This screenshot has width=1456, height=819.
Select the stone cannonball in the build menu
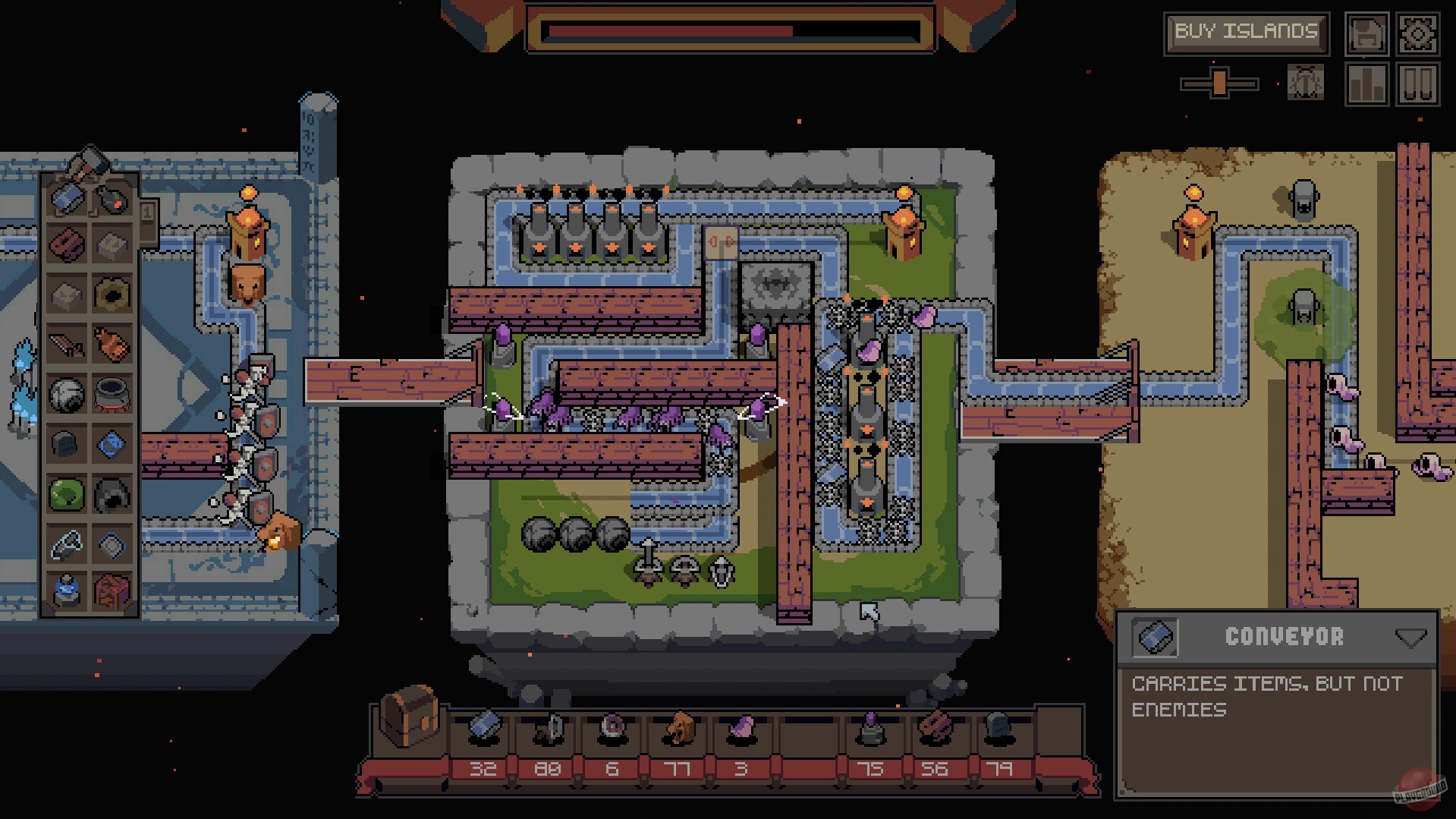click(68, 393)
